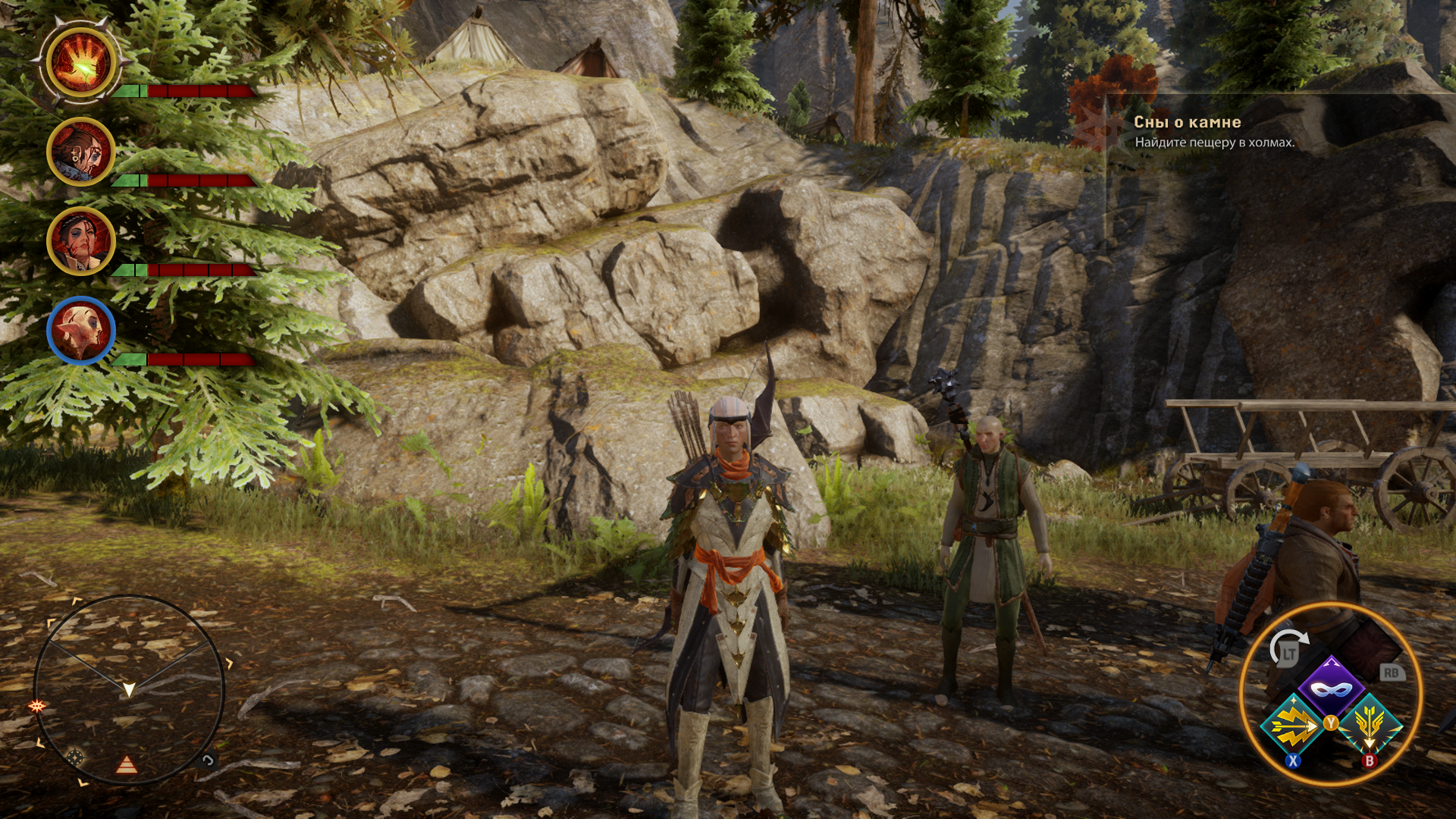Select the bald elf portrait with blue ring
1456x819 pixels.
[x=81, y=331]
